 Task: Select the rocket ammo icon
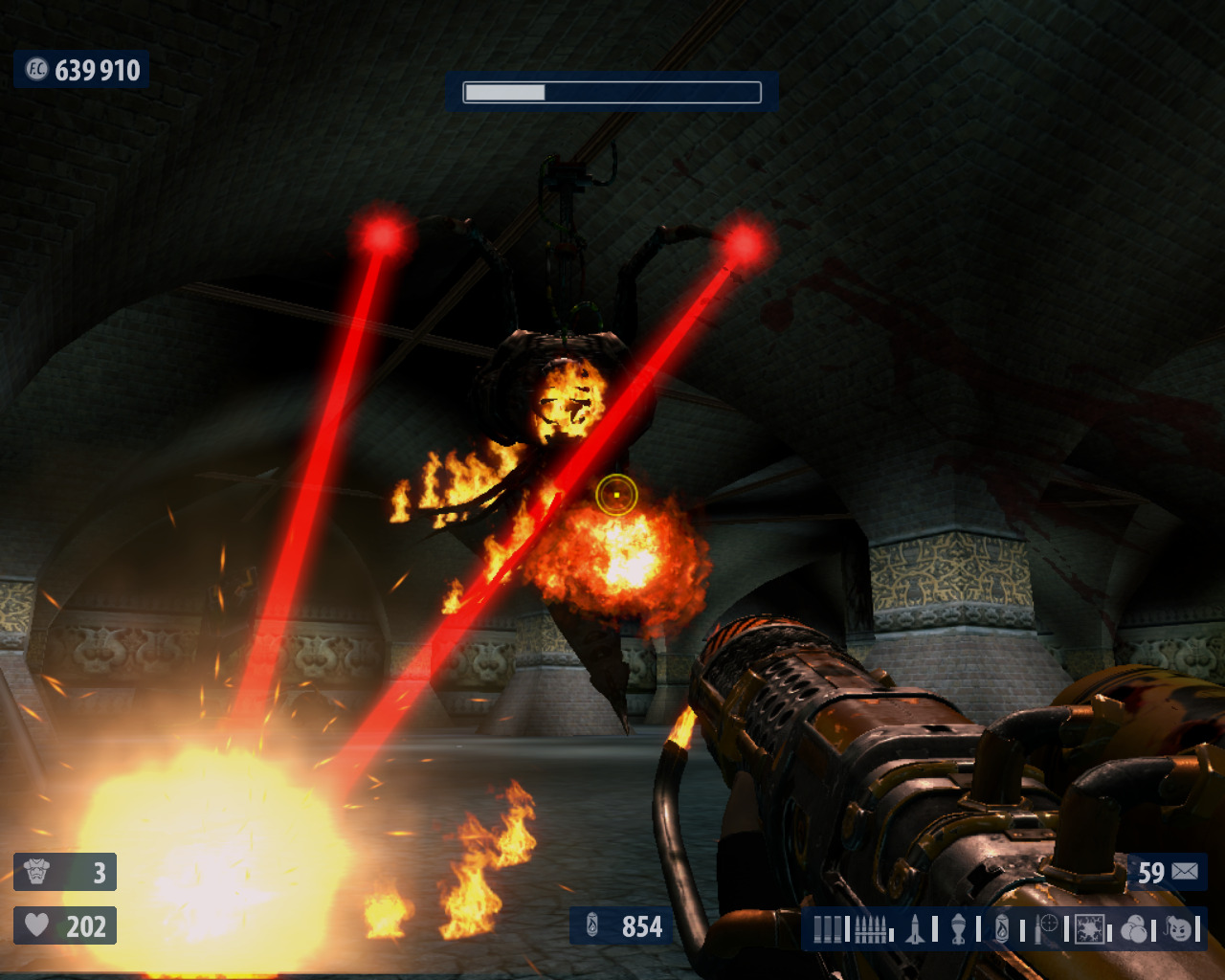[x=915, y=929]
